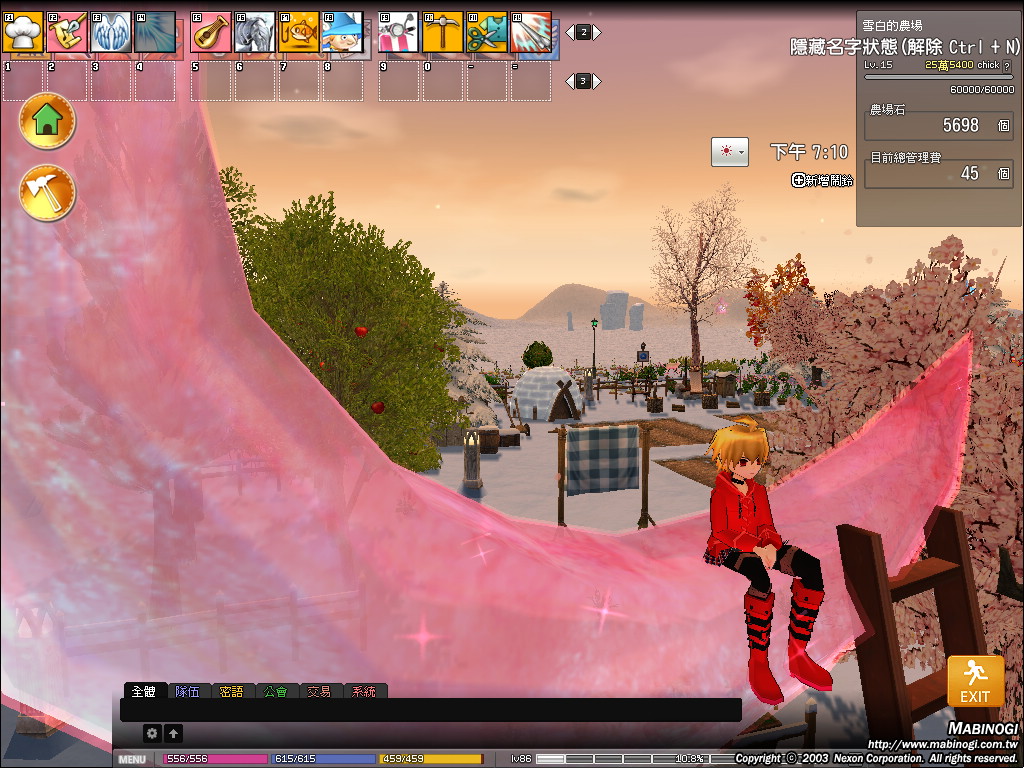The height and width of the screenshot is (768, 1024).
Task: Open the axe and hammer tools button
Action: click(47, 193)
